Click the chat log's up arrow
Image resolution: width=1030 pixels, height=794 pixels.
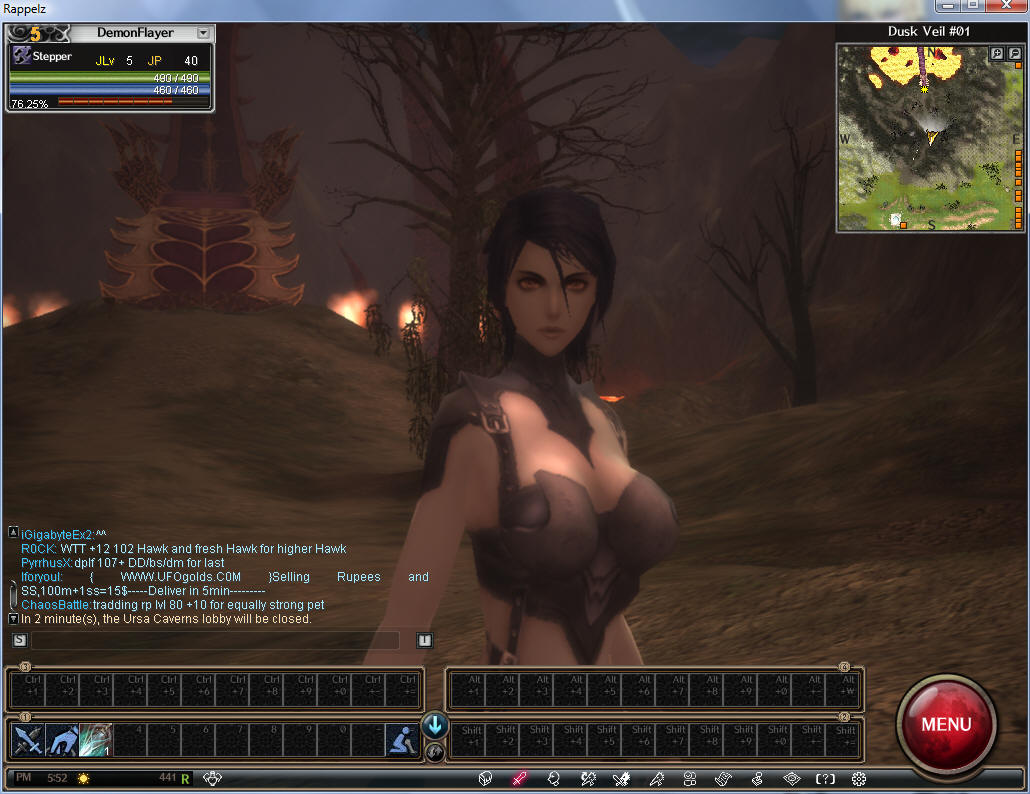[x=13, y=533]
